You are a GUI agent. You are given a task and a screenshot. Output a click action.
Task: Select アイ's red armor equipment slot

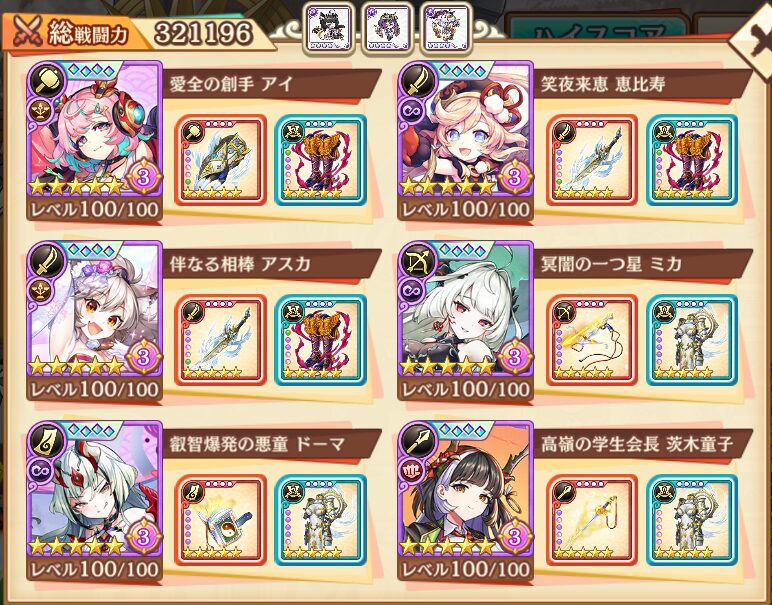319,160
